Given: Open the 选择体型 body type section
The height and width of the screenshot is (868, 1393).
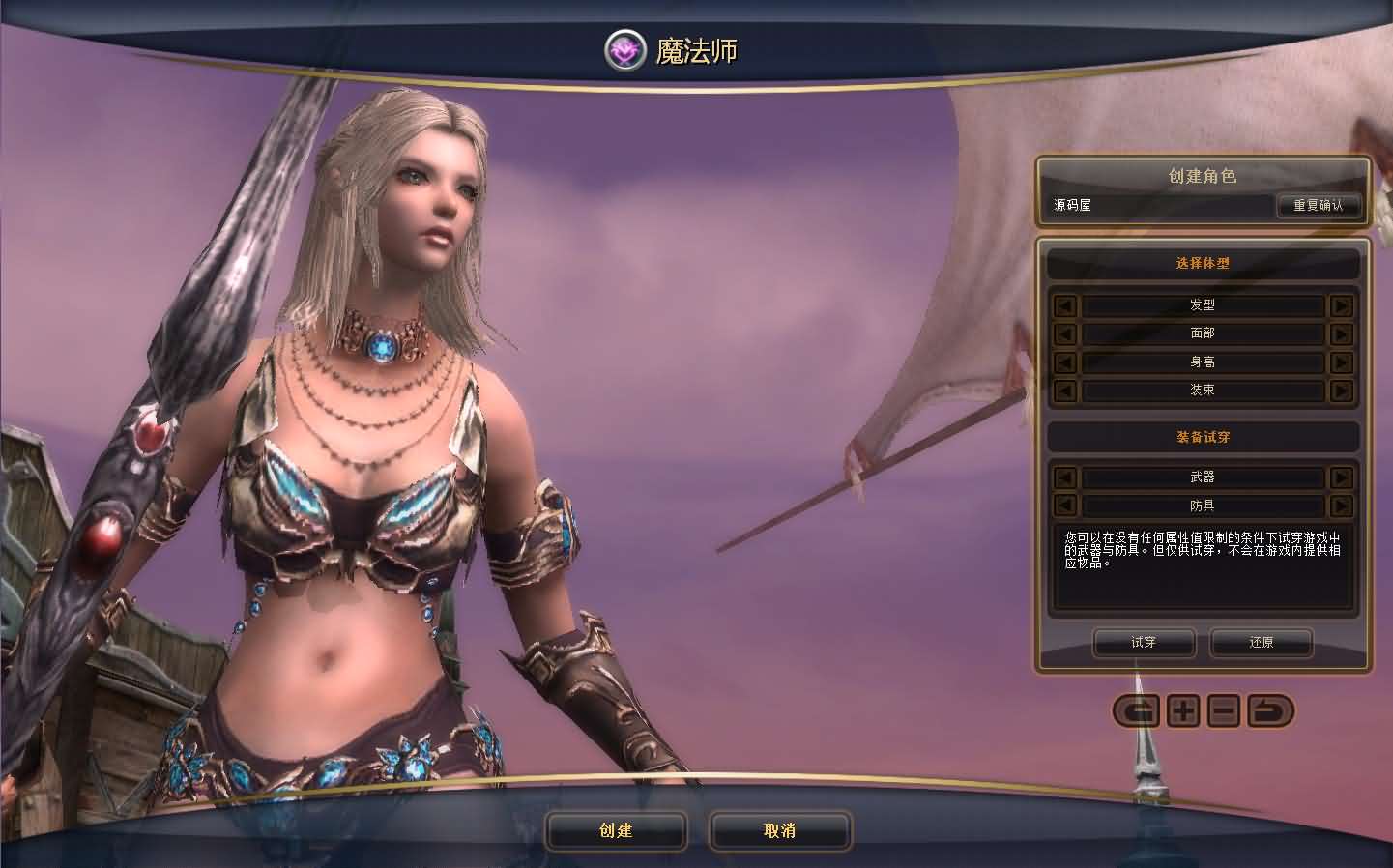Looking at the screenshot, I should pos(1203,263).
